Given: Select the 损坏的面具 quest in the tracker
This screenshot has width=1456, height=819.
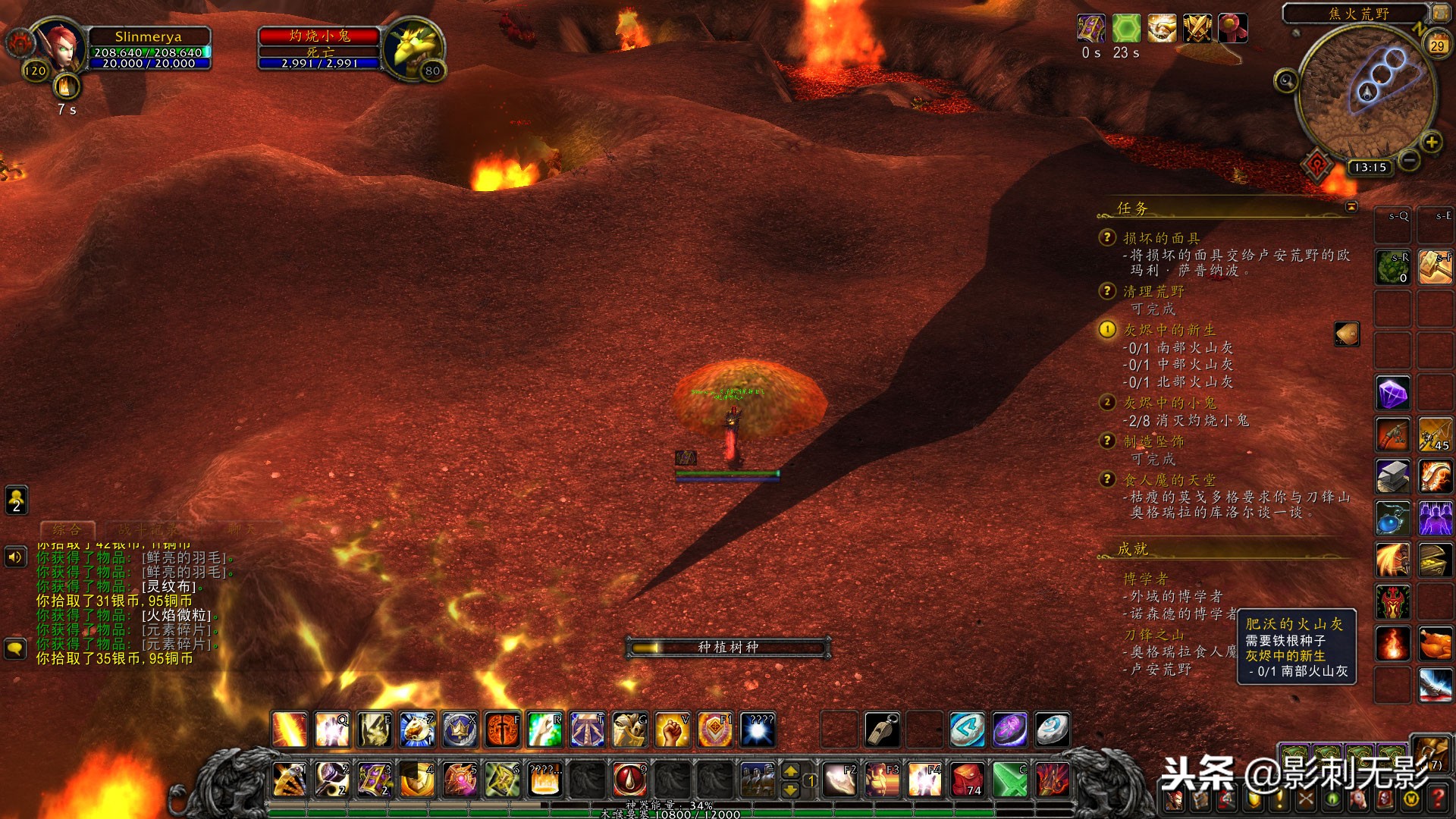Looking at the screenshot, I should pyautogui.click(x=1161, y=238).
